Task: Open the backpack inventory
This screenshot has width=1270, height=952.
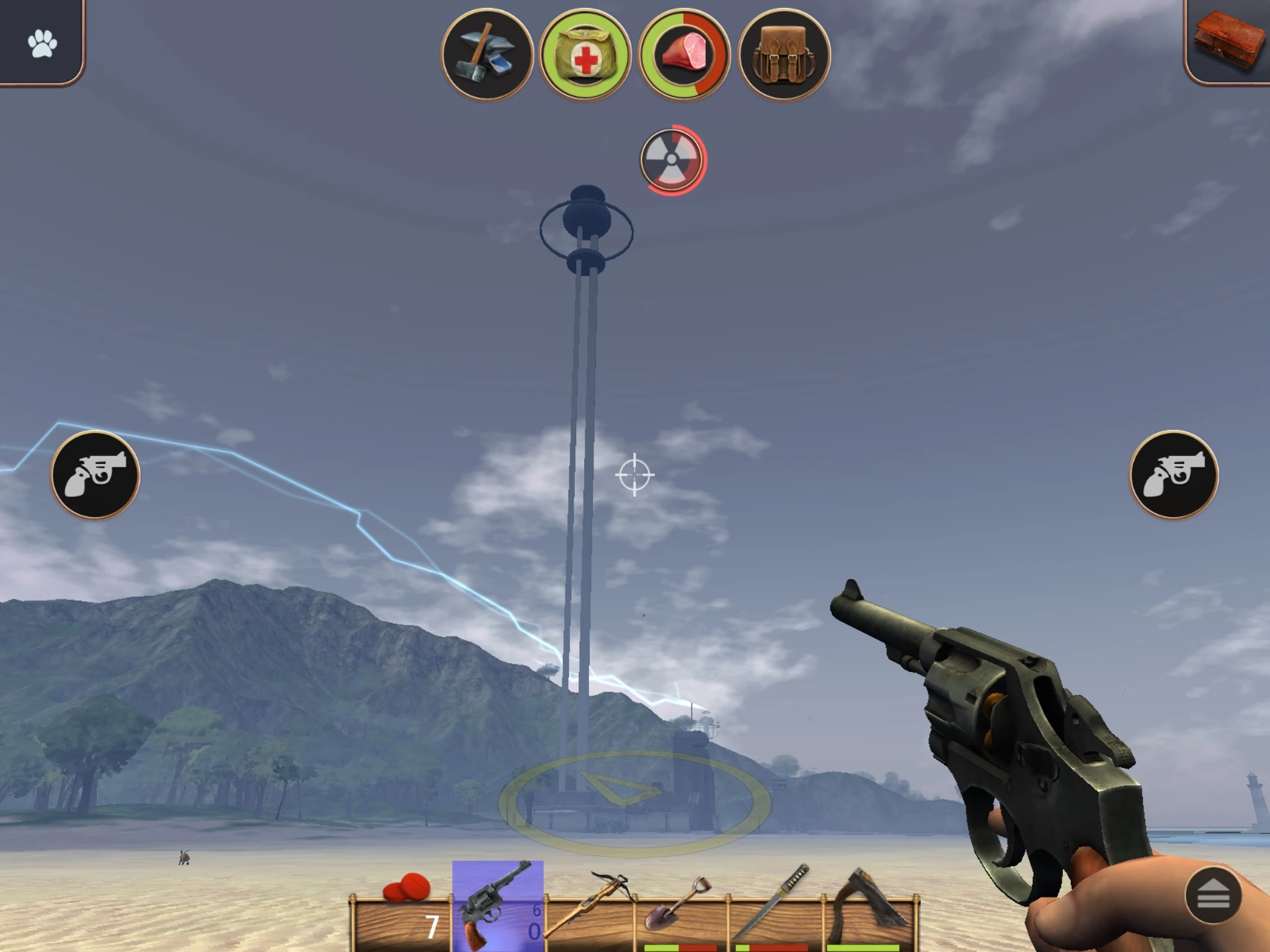Action: coord(780,51)
